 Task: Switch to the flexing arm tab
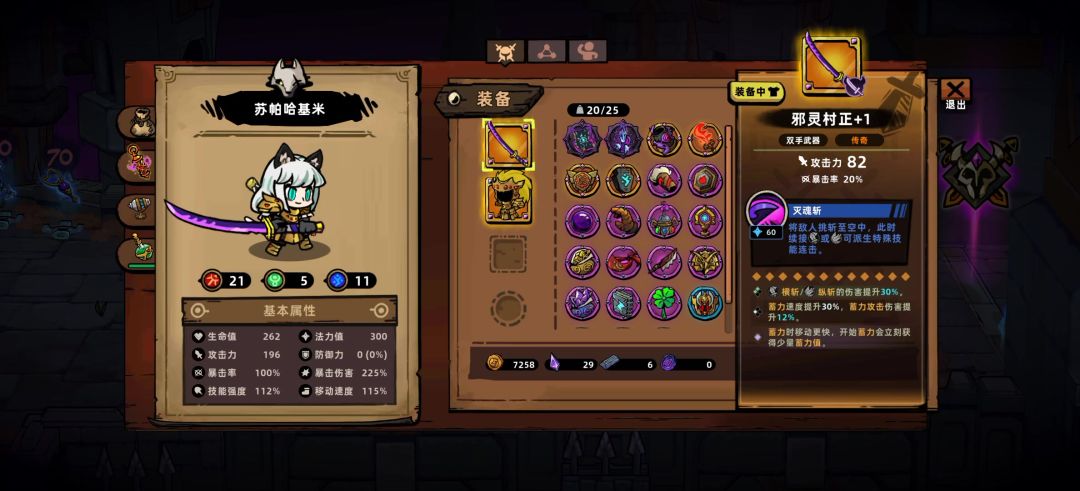(x=587, y=52)
